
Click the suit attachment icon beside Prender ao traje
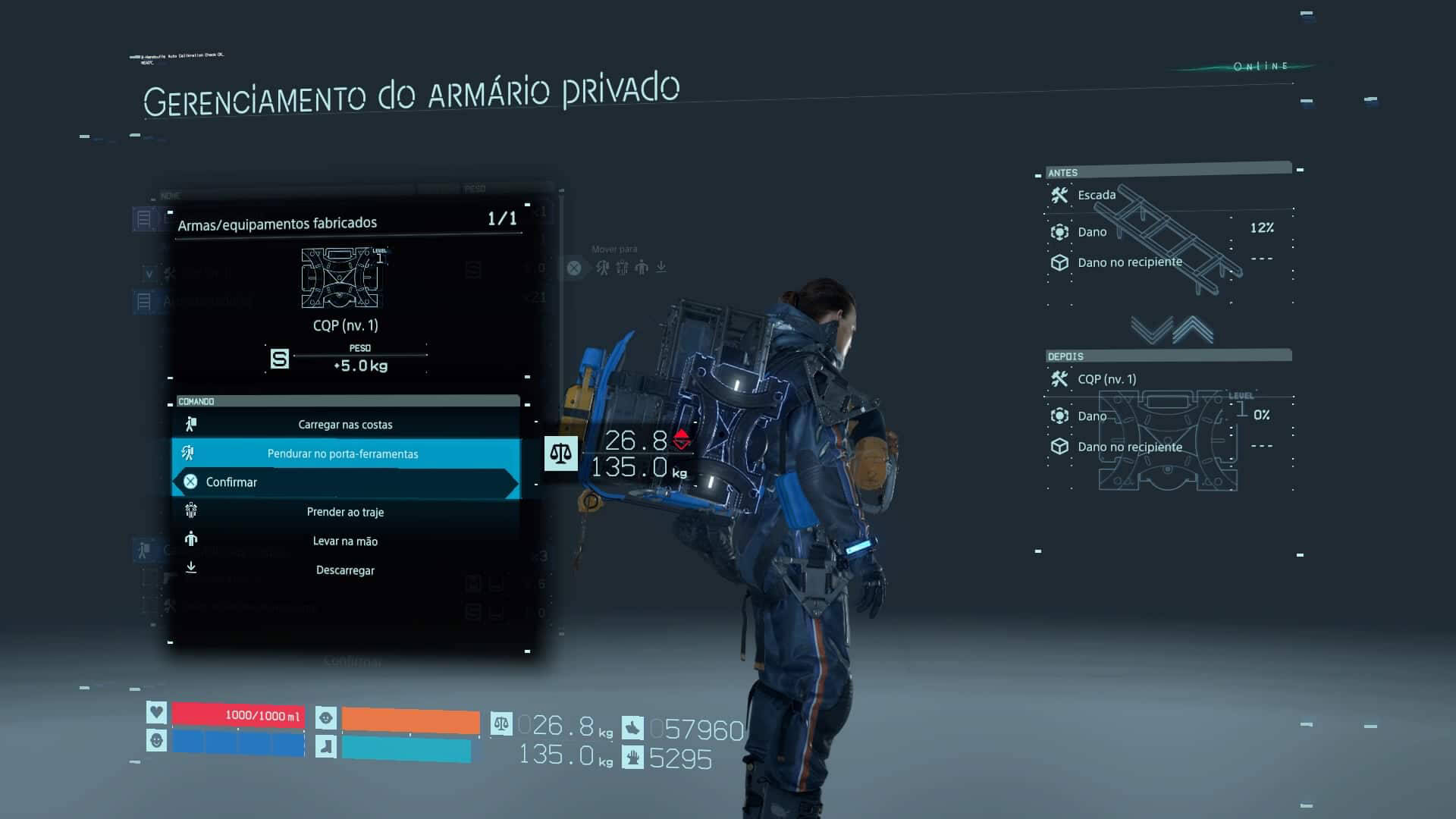(x=191, y=512)
